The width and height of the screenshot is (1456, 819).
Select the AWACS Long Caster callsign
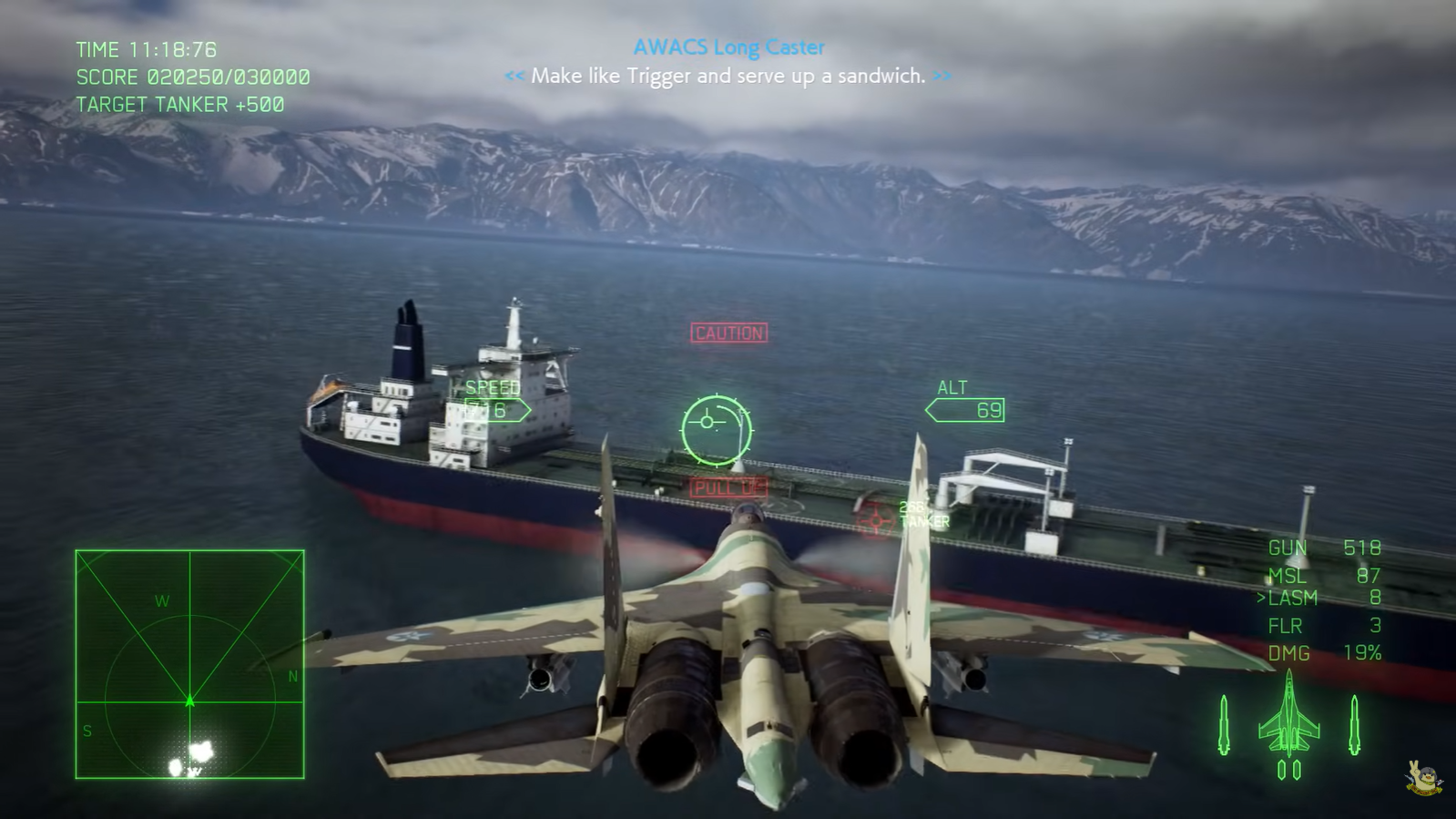(x=728, y=46)
